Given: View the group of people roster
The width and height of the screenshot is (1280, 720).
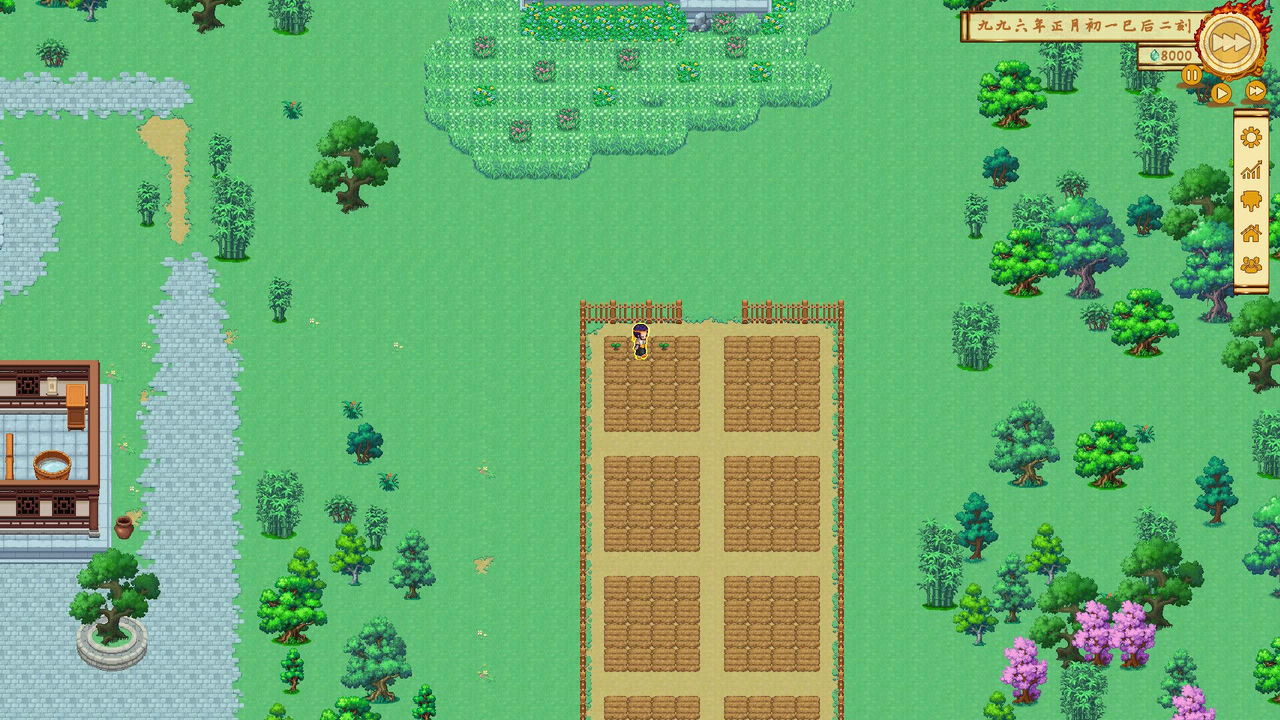Looking at the screenshot, I should [x=1251, y=265].
